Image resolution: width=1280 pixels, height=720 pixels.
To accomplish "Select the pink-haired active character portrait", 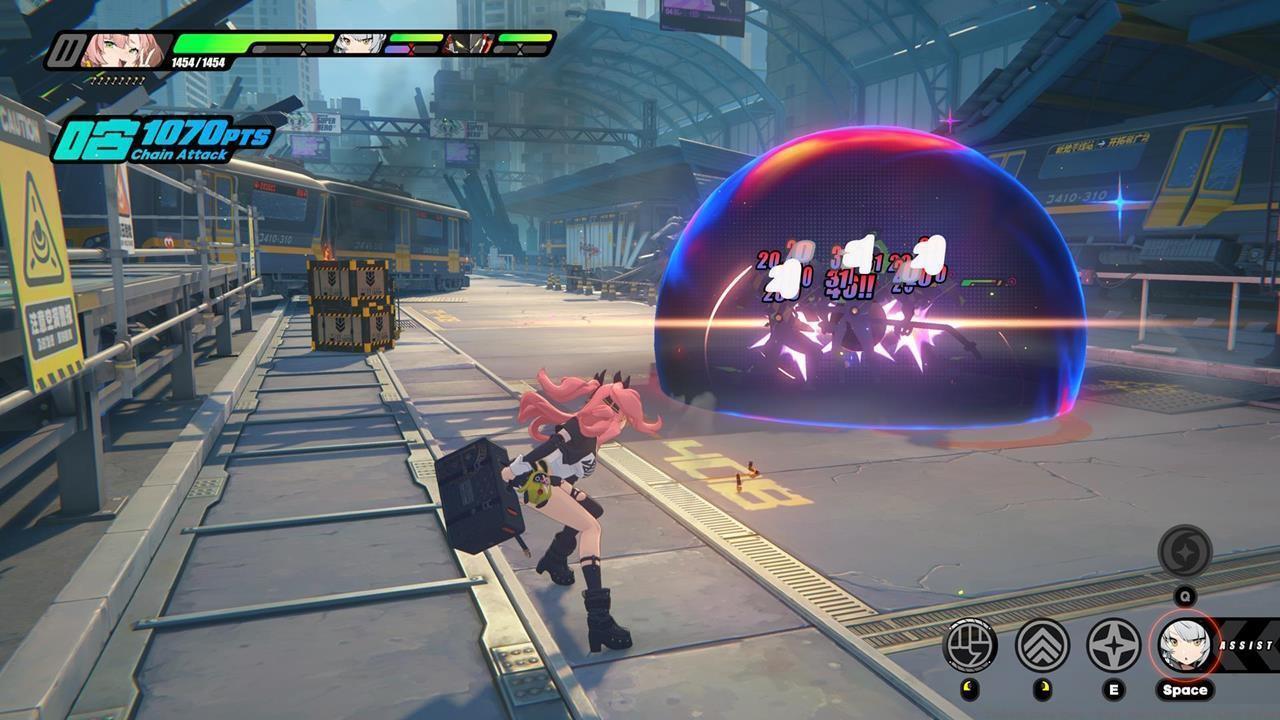I will [x=122, y=50].
